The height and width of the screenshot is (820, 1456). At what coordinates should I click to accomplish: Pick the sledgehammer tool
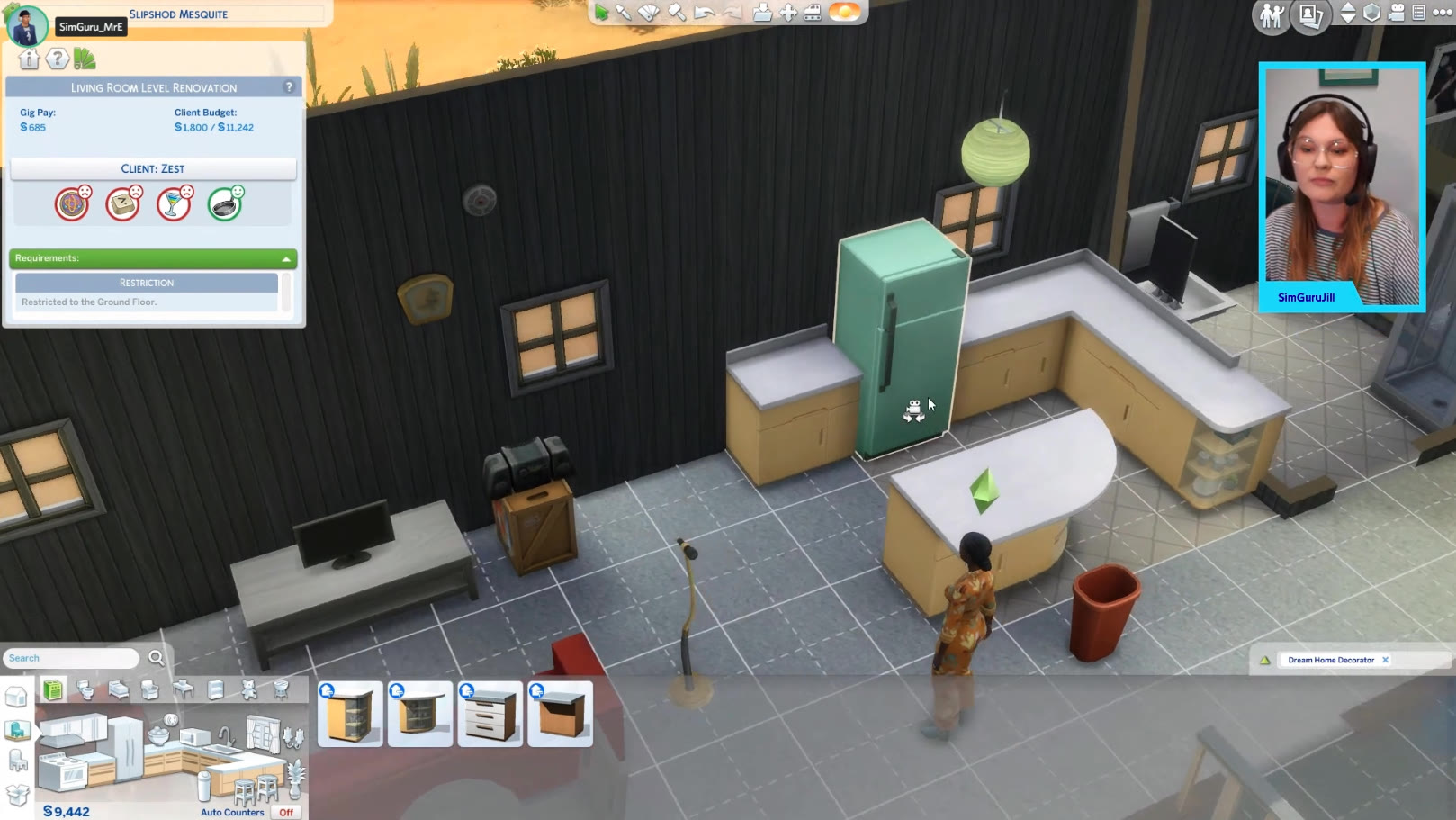tap(677, 13)
